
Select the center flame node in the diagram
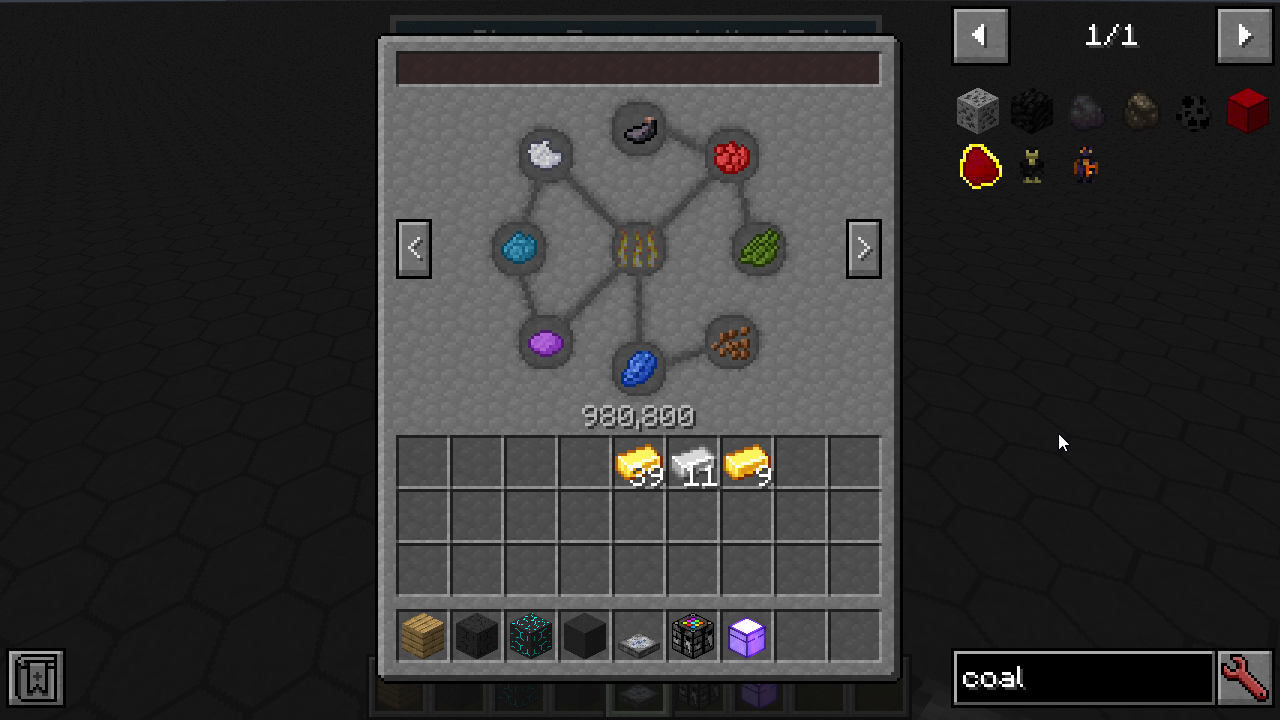pyautogui.click(x=639, y=248)
